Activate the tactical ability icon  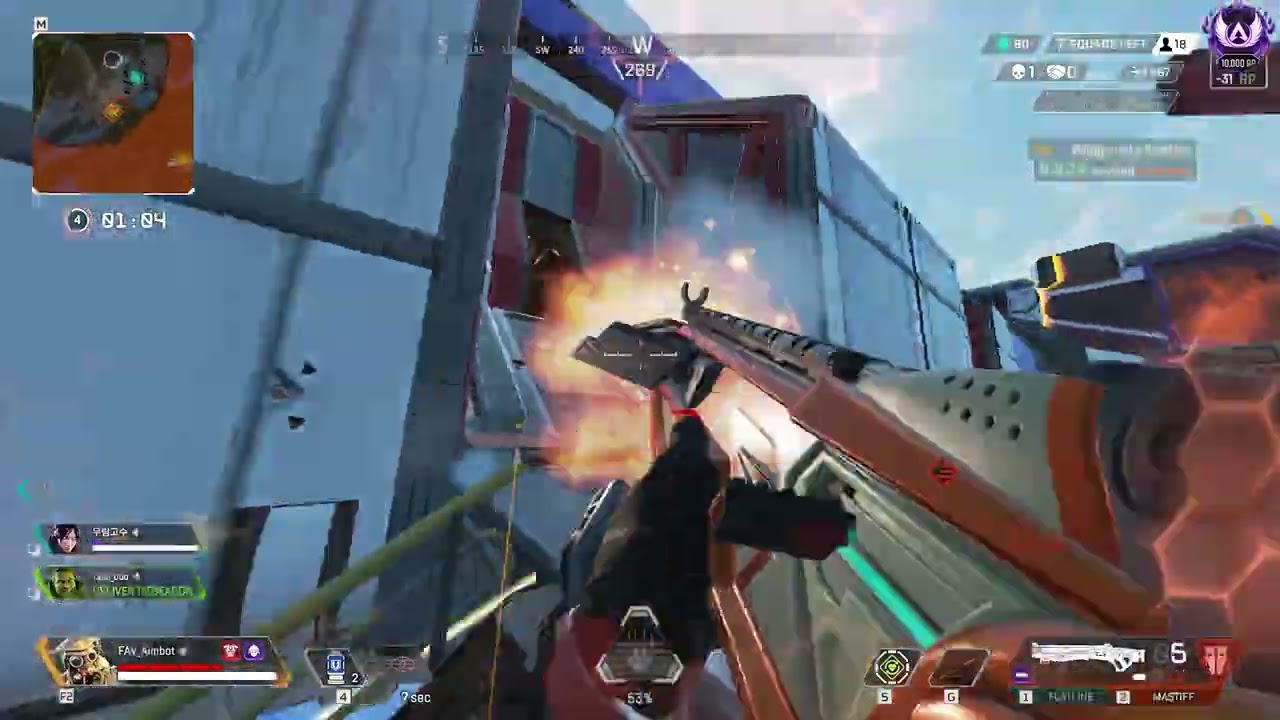[x=400, y=665]
